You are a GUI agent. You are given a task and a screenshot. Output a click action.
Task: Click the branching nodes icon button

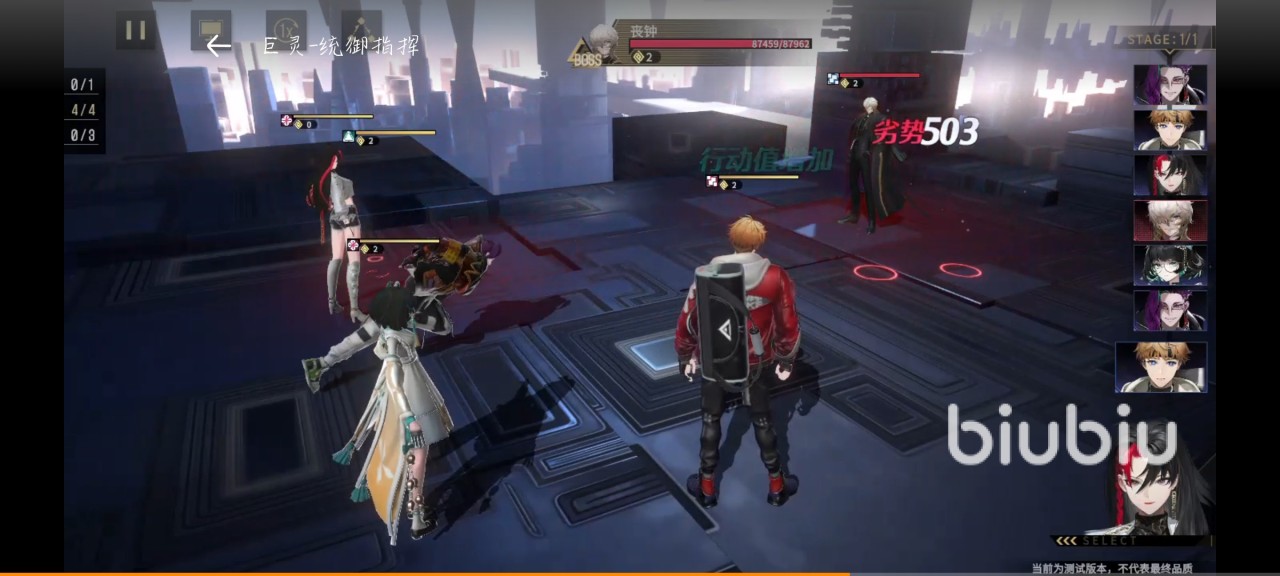coord(361,30)
